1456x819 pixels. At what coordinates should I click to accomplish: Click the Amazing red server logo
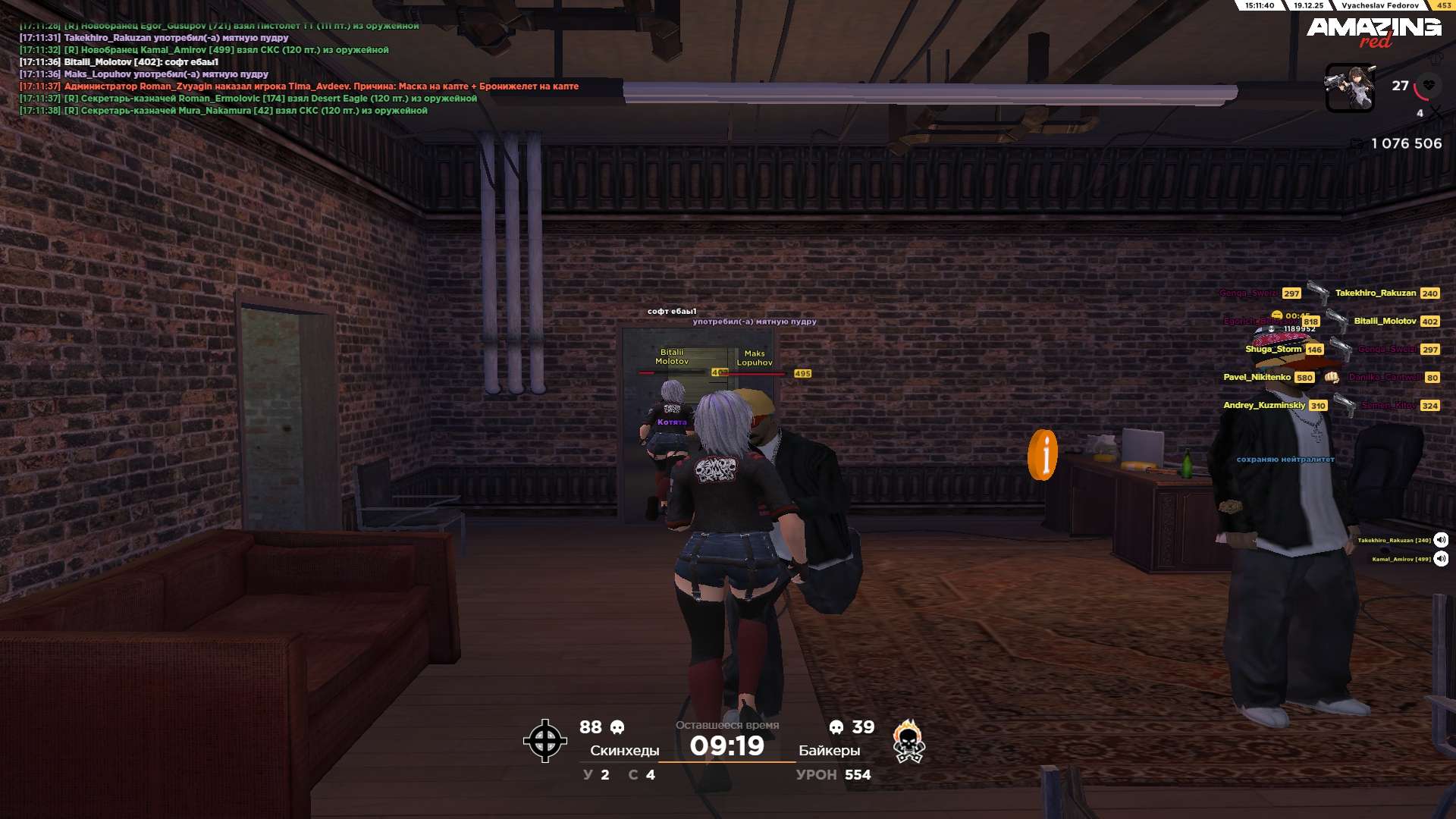pyautogui.click(x=1373, y=31)
